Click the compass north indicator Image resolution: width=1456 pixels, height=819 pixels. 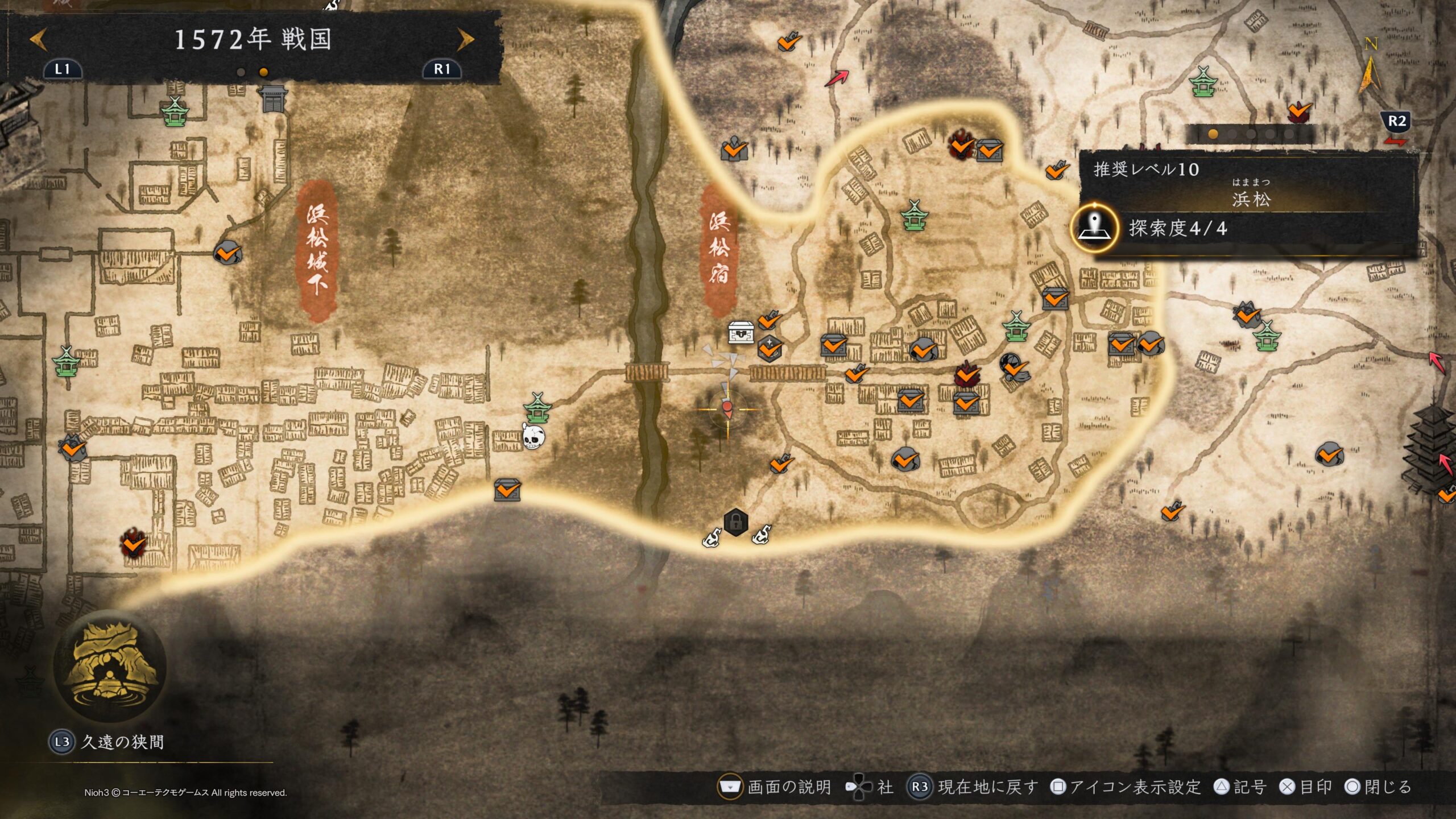point(1370,67)
